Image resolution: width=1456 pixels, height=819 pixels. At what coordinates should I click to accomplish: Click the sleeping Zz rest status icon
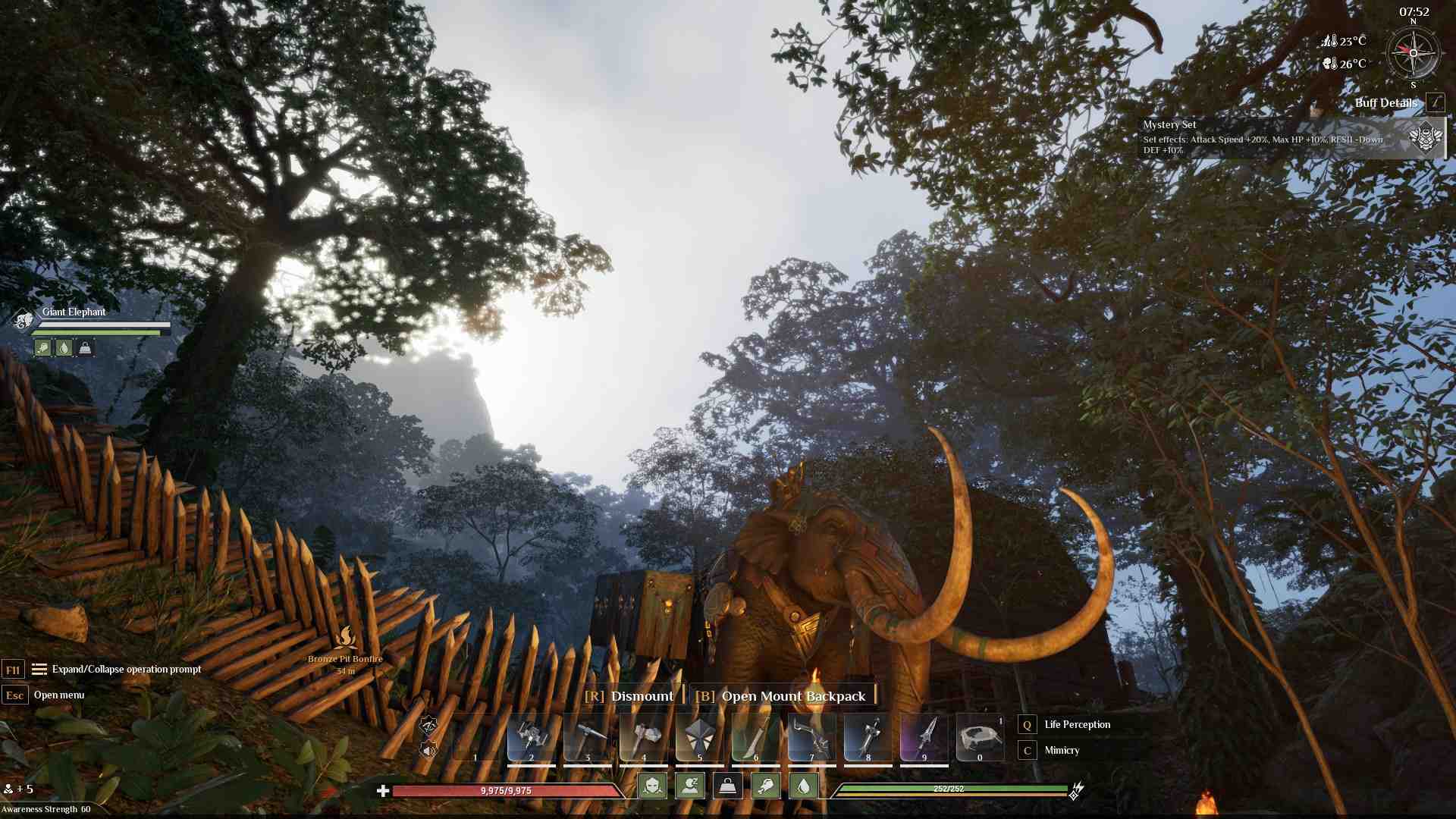click(691, 786)
